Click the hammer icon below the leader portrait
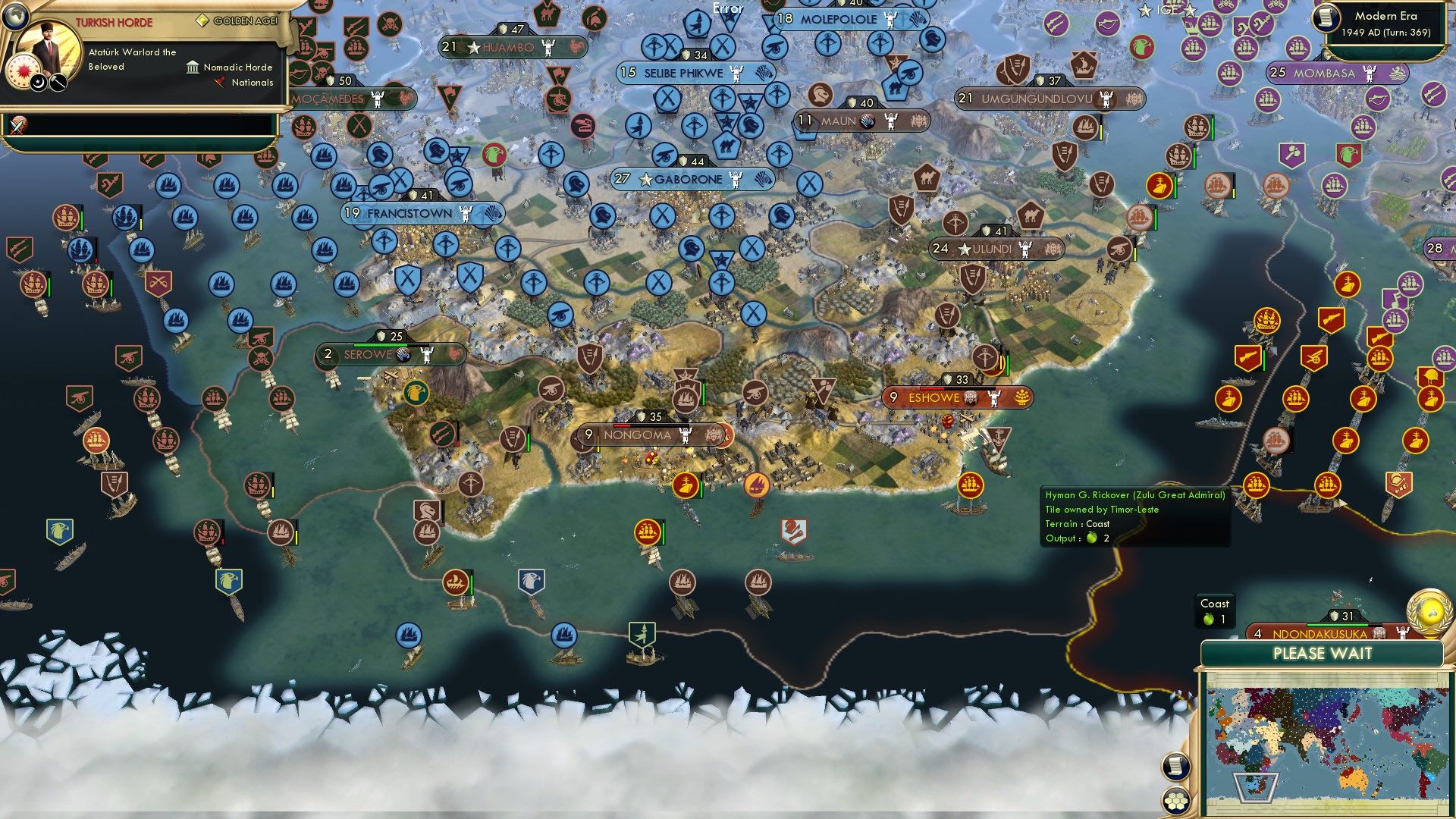 [x=58, y=82]
